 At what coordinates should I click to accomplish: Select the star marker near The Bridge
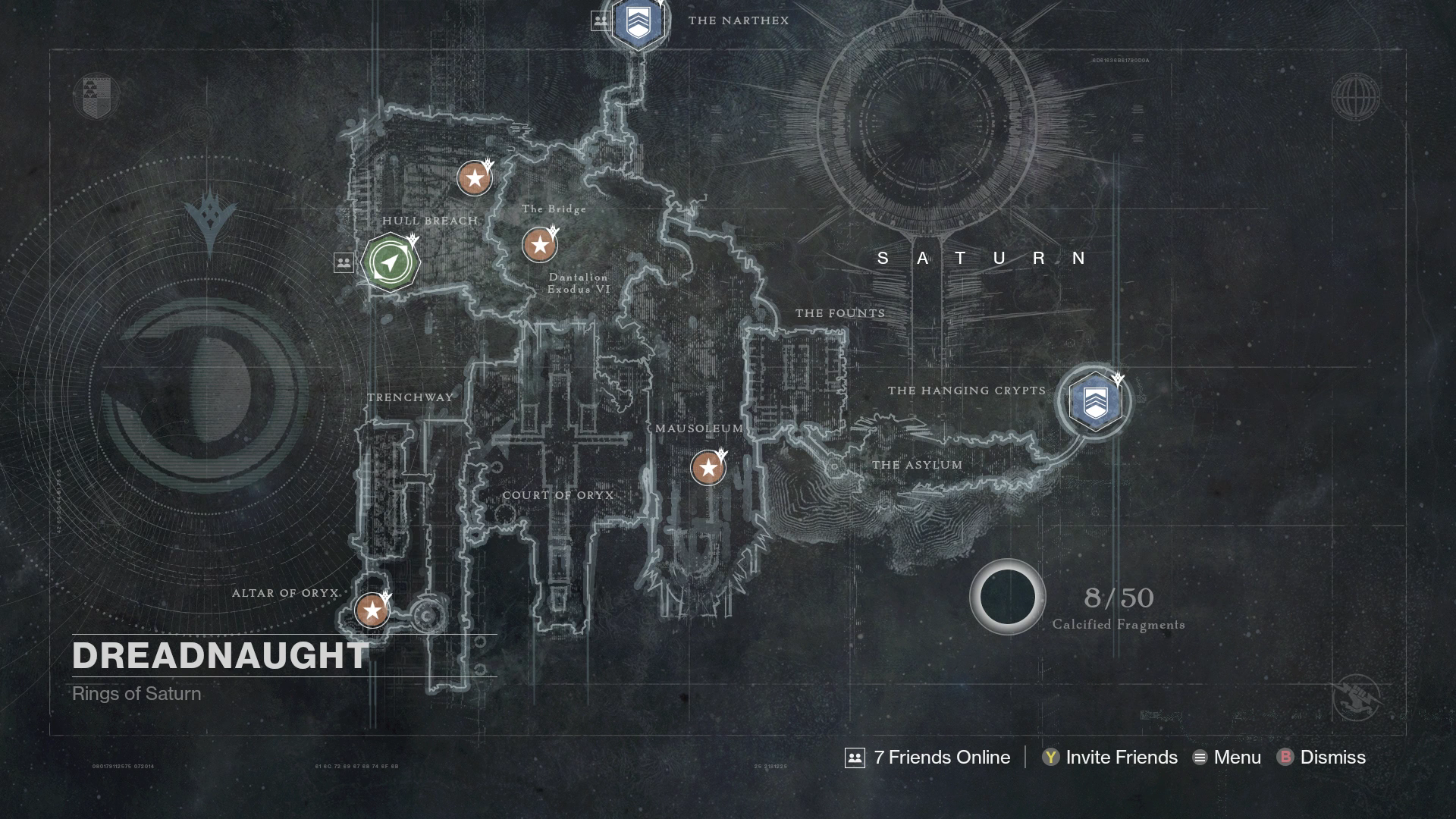[539, 245]
